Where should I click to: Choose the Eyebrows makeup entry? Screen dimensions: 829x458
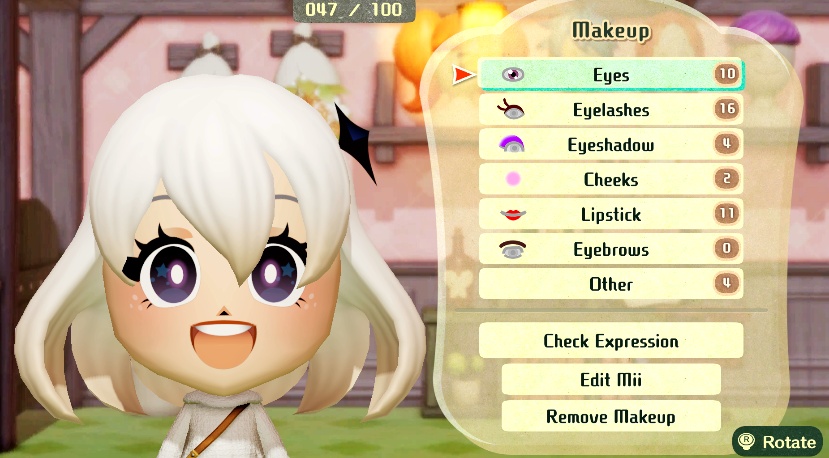coord(610,250)
